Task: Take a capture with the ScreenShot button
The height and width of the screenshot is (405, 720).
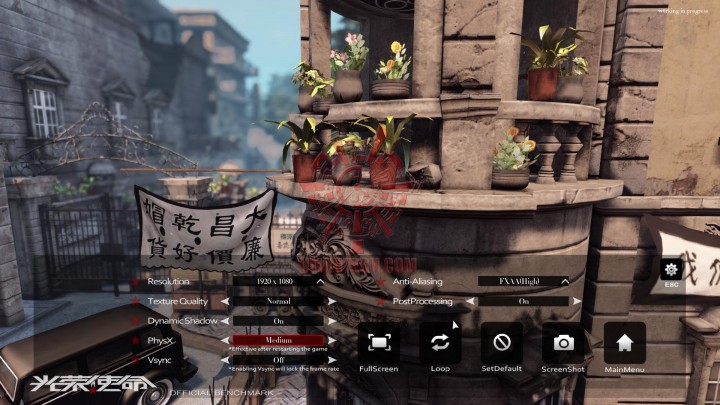Action: (564, 343)
